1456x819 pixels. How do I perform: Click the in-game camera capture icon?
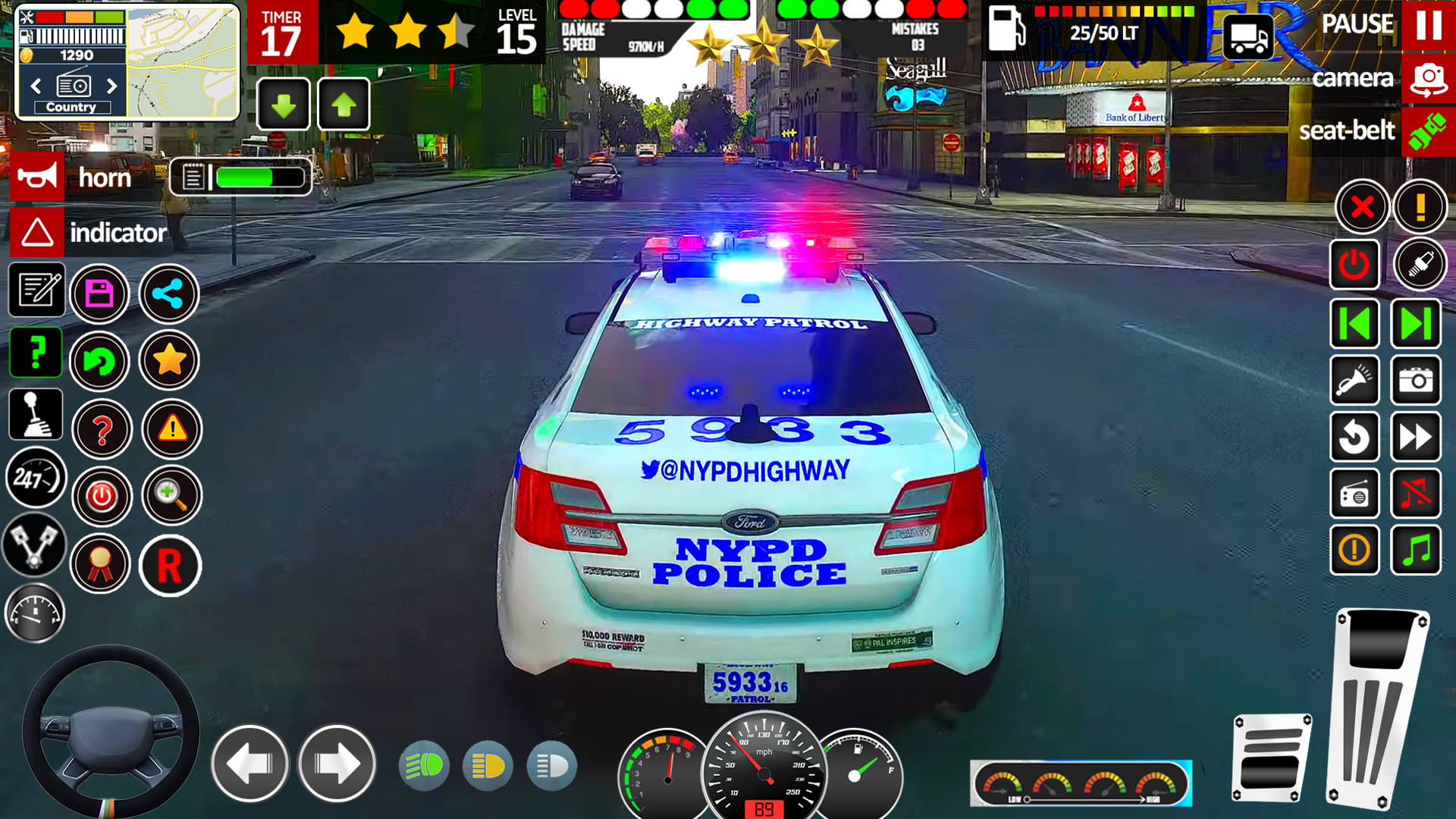(x=1417, y=381)
